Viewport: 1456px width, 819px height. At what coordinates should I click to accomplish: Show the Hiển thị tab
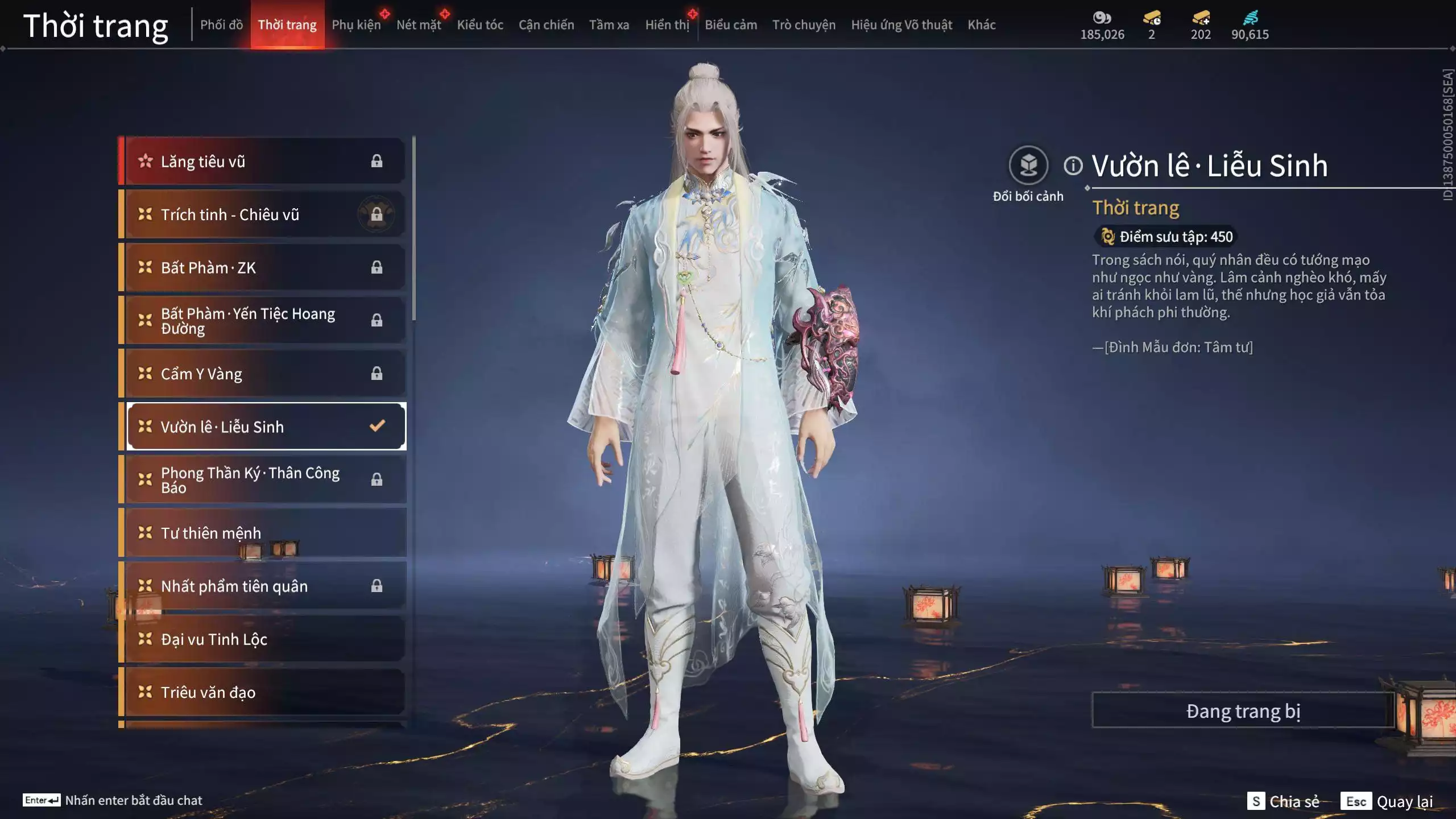667,25
